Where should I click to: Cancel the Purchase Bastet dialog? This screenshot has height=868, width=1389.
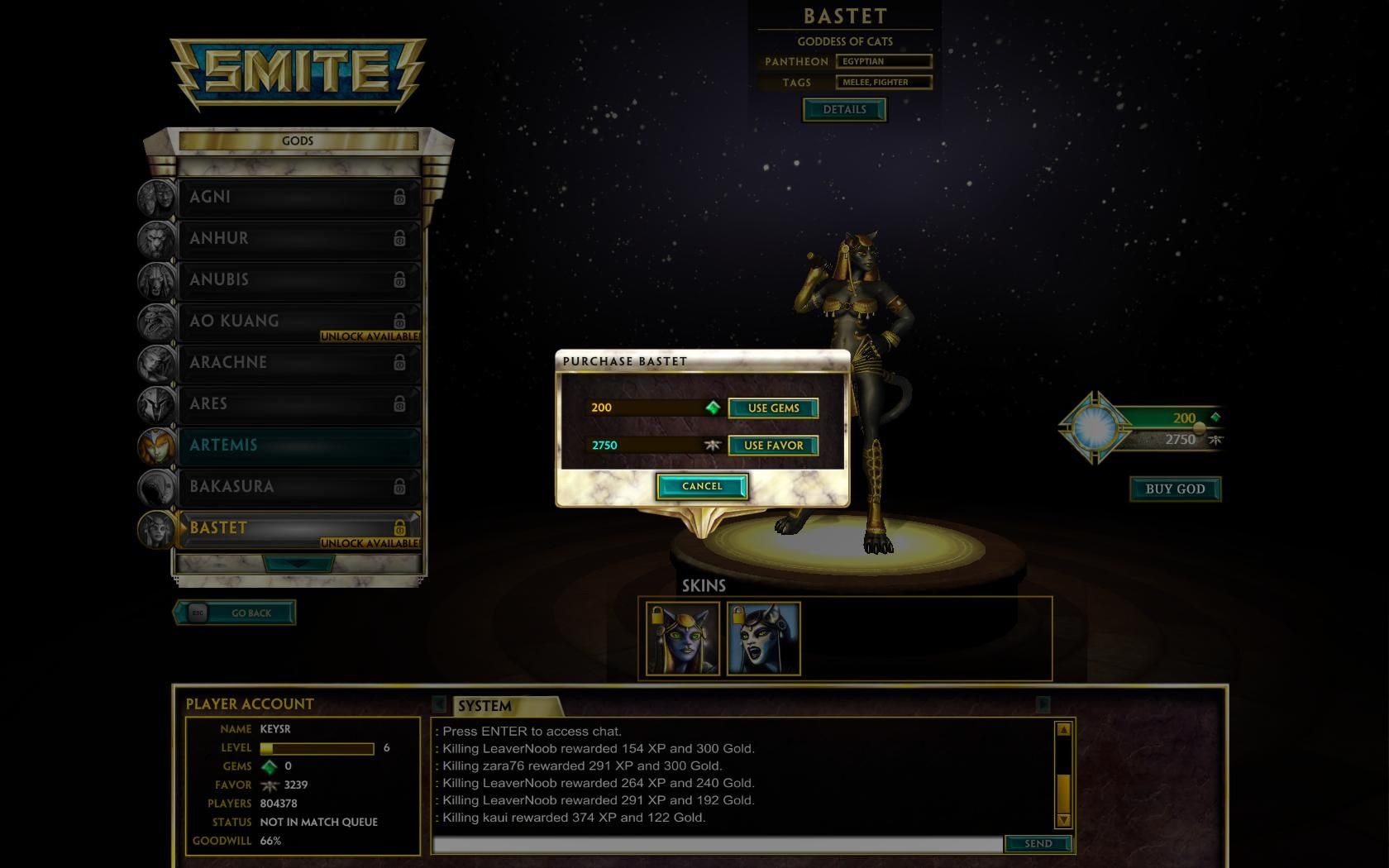(702, 486)
